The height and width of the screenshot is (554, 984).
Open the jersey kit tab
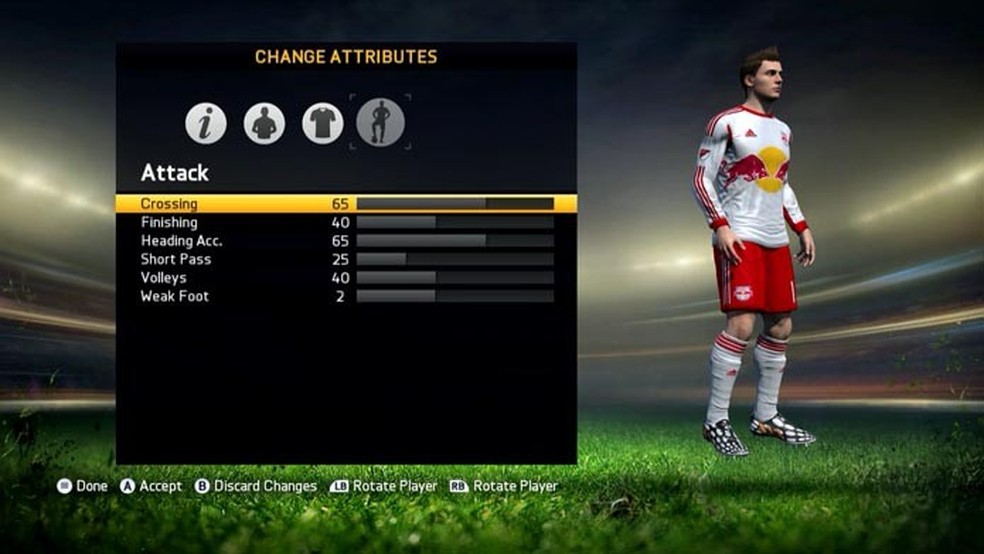point(323,123)
